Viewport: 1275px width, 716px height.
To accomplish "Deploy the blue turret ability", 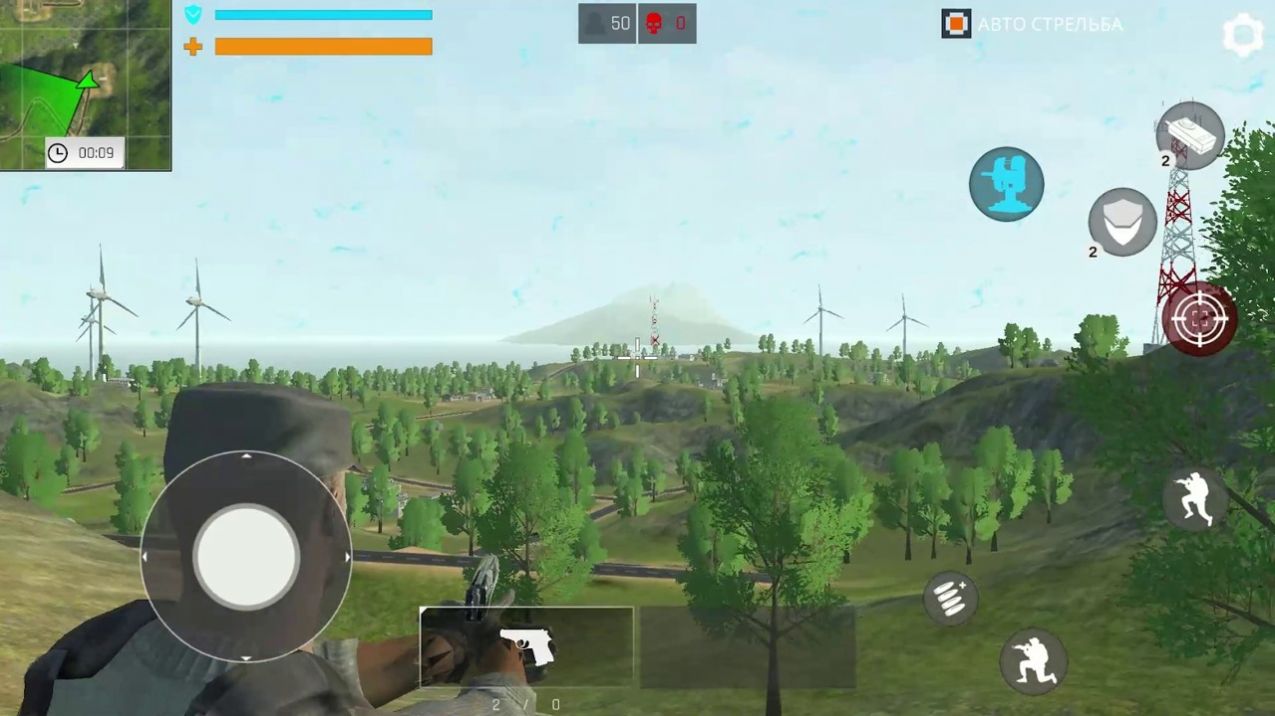I will coord(1006,184).
